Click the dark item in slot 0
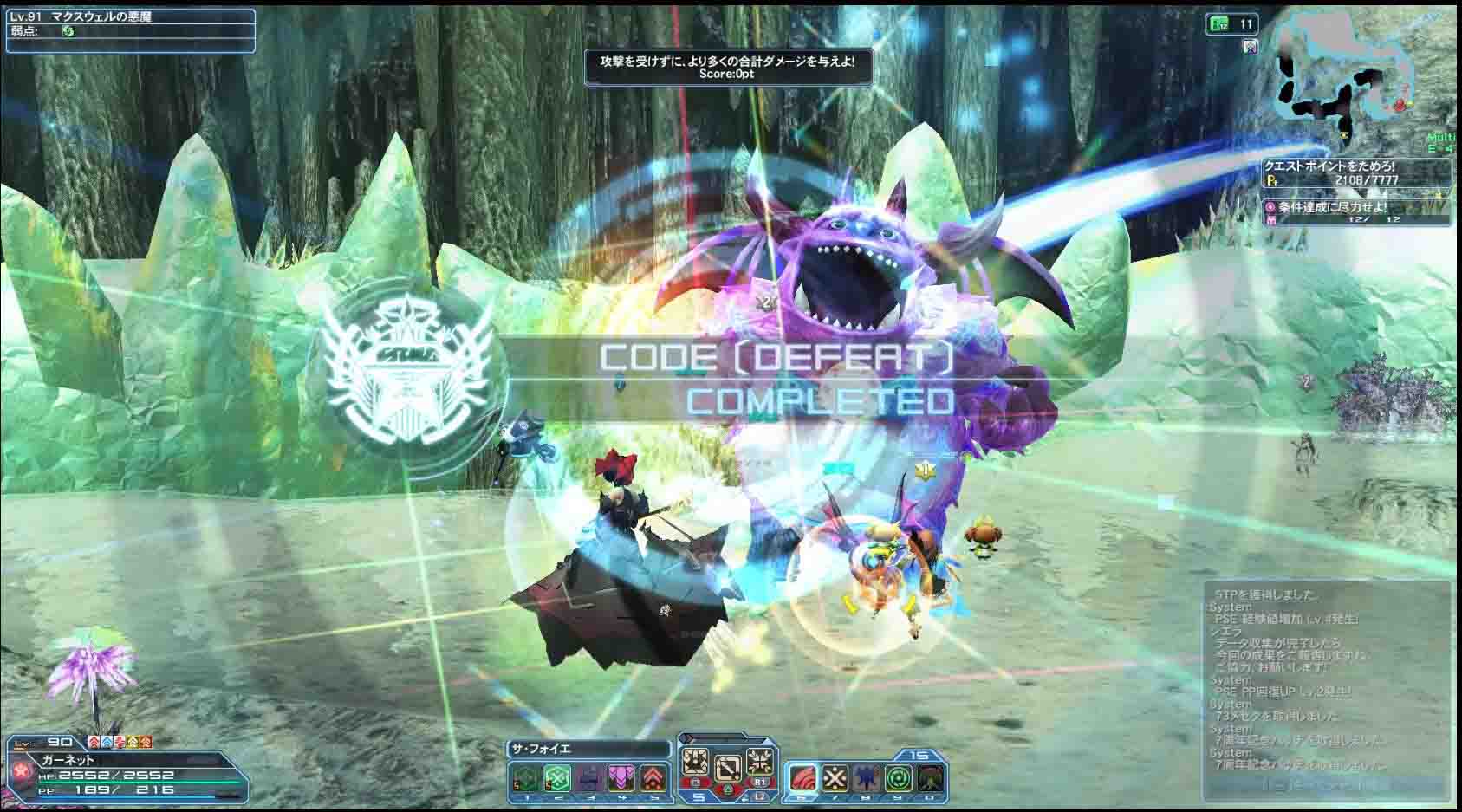Image resolution: width=1462 pixels, height=812 pixels. tap(929, 778)
